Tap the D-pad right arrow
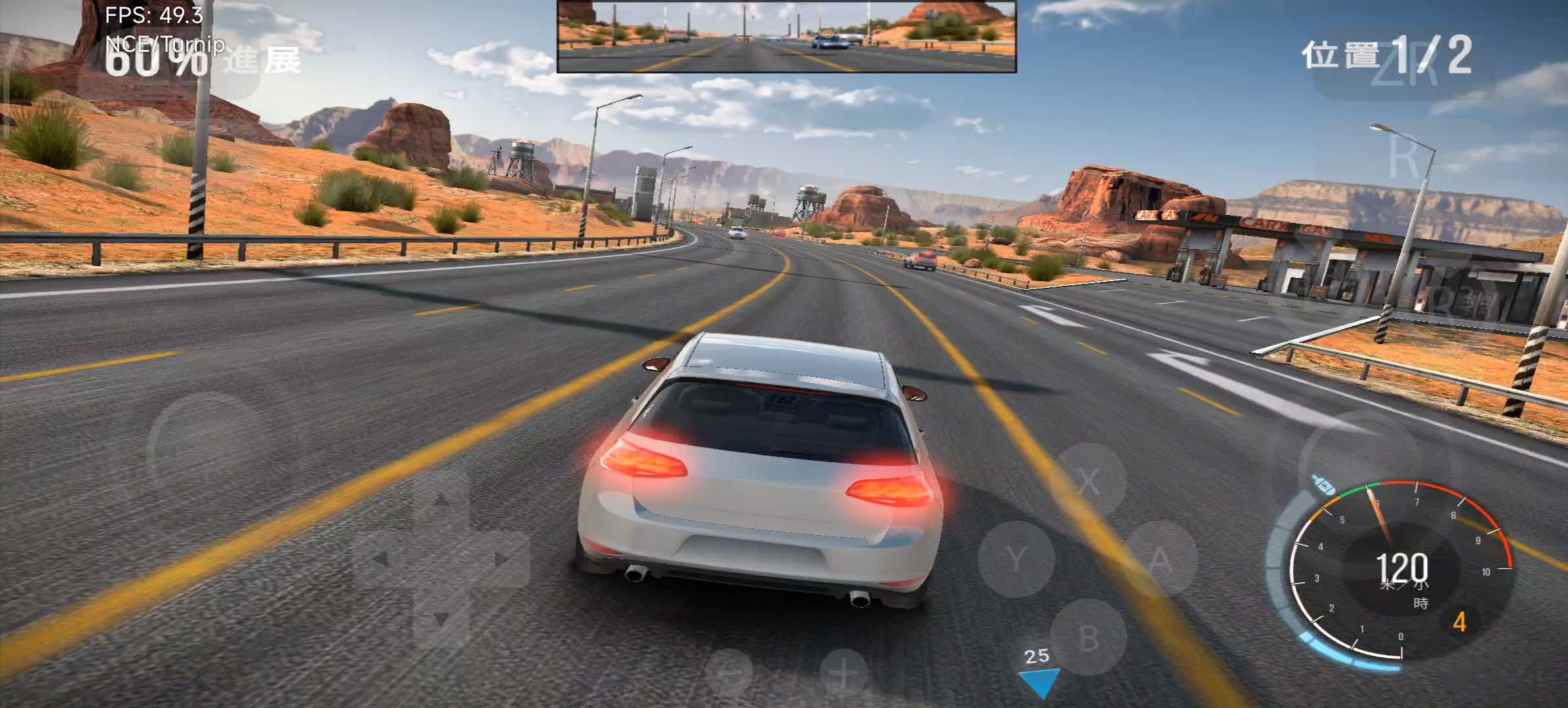1568x708 pixels. click(x=502, y=559)
